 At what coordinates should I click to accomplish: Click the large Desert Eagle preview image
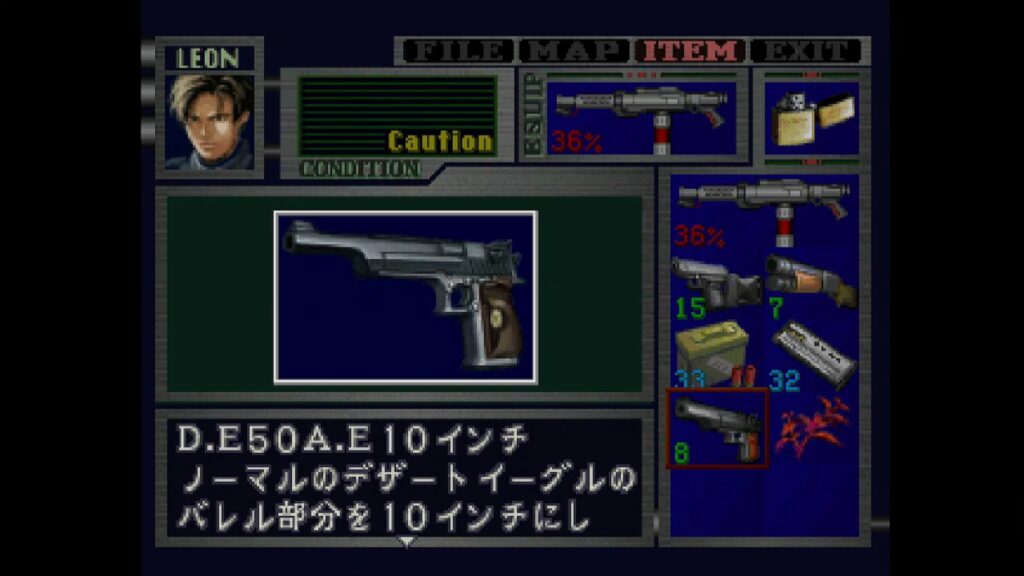[x=405, y=297]
